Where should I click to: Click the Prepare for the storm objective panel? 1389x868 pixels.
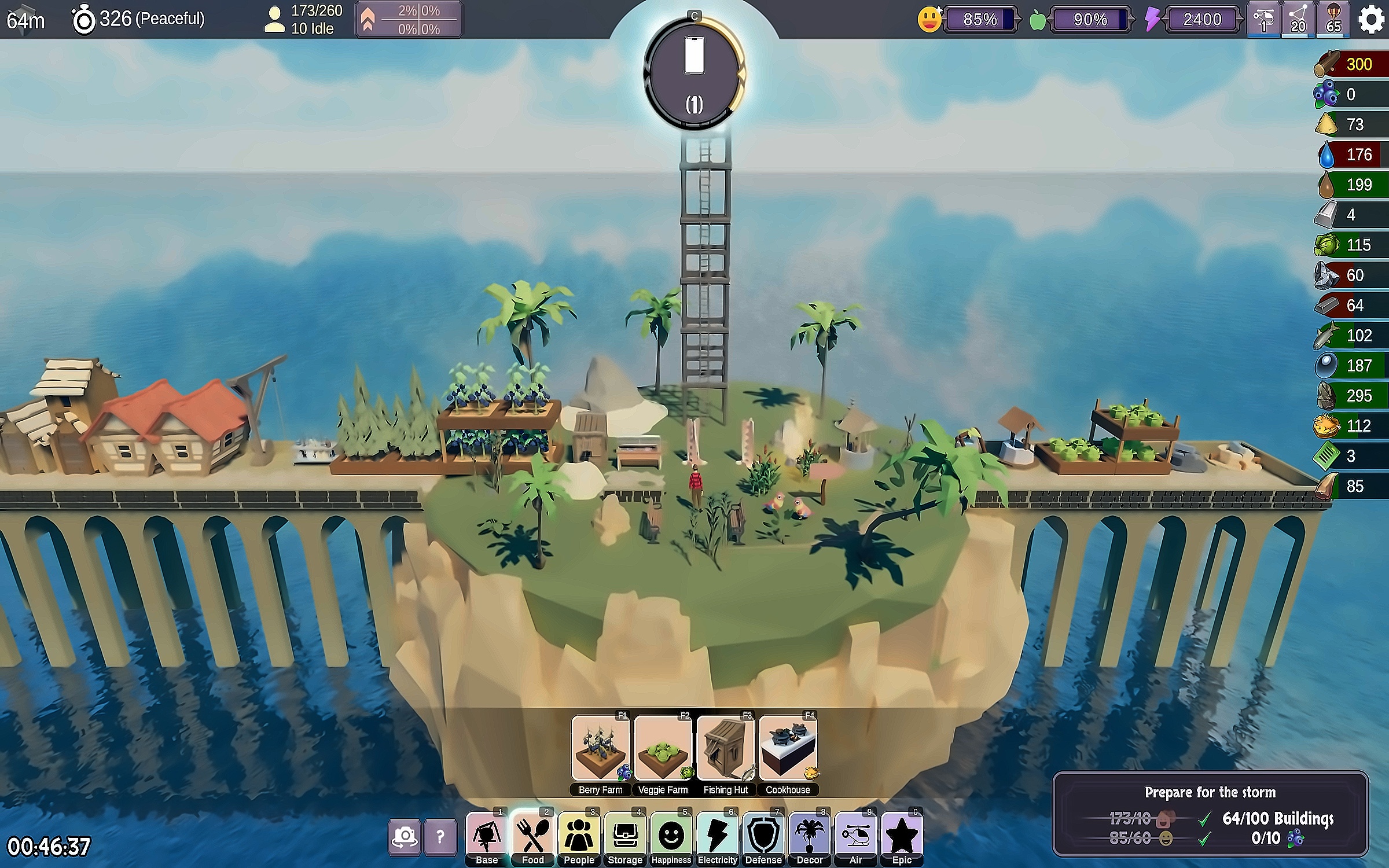click(1210, 814)
